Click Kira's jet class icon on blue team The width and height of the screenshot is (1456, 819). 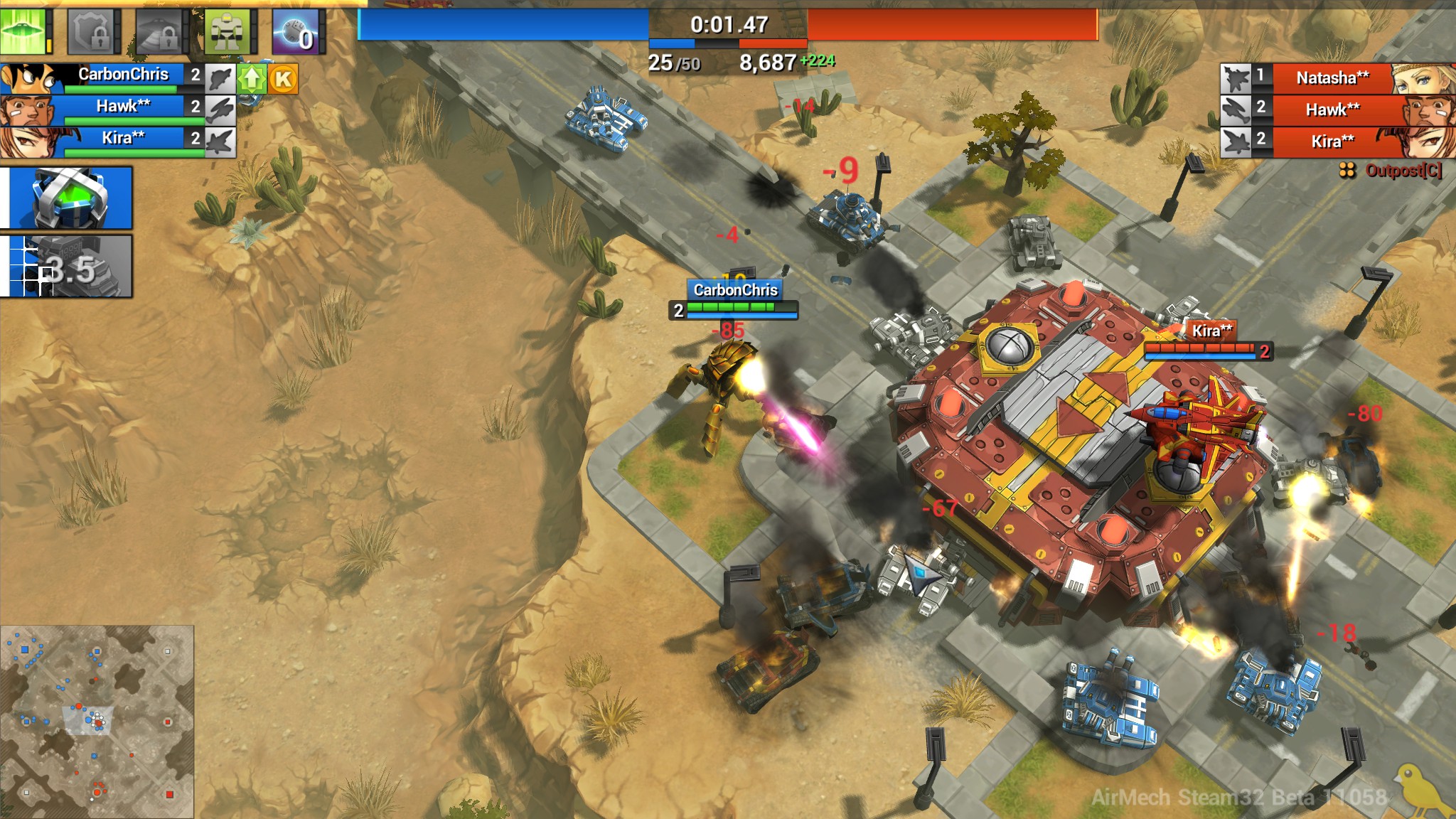(221, 140)
